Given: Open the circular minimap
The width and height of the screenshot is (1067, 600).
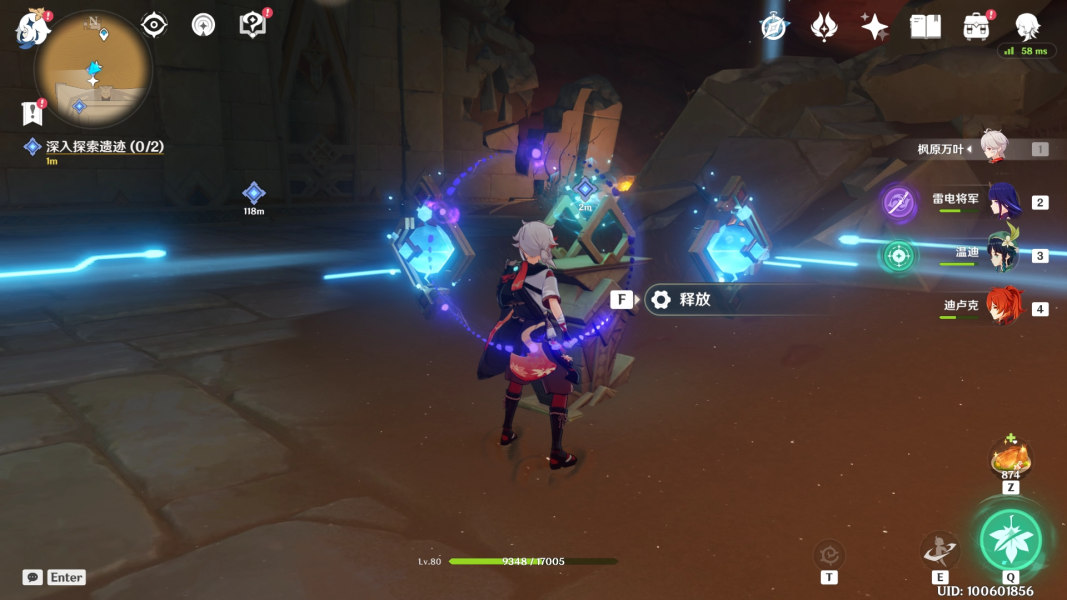Looking at the screenshot, I should pyautogui.click(x=92, y=70).
